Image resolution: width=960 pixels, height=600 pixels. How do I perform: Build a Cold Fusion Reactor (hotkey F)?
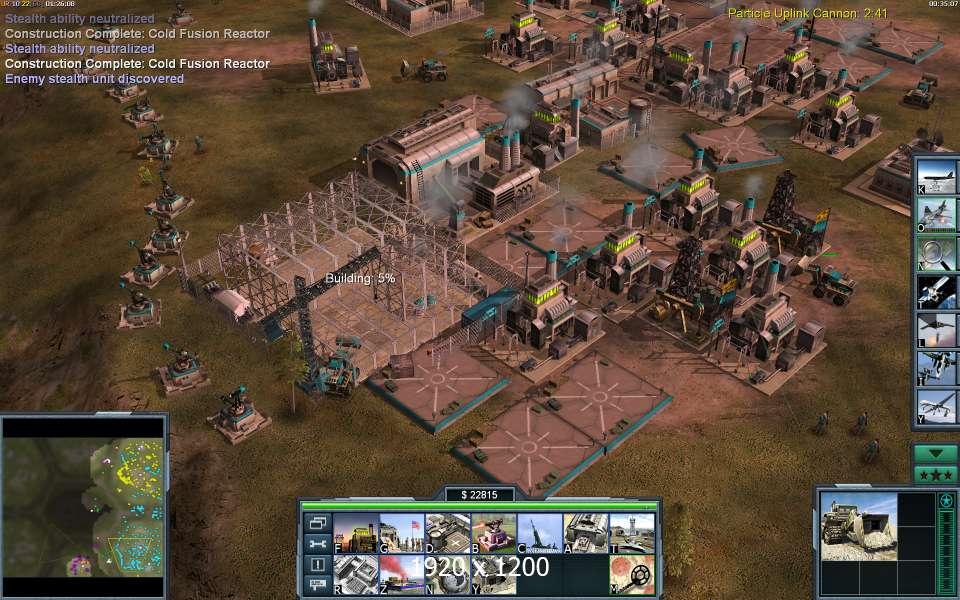click(353, 533)
